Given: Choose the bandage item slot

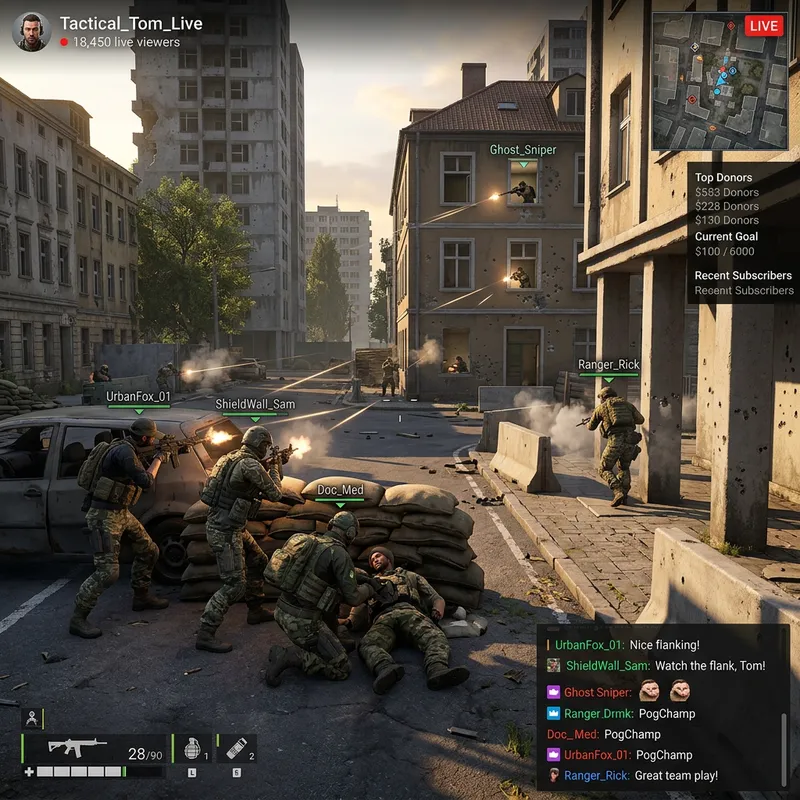Looking at the screenshot, I should pos(236,749).
